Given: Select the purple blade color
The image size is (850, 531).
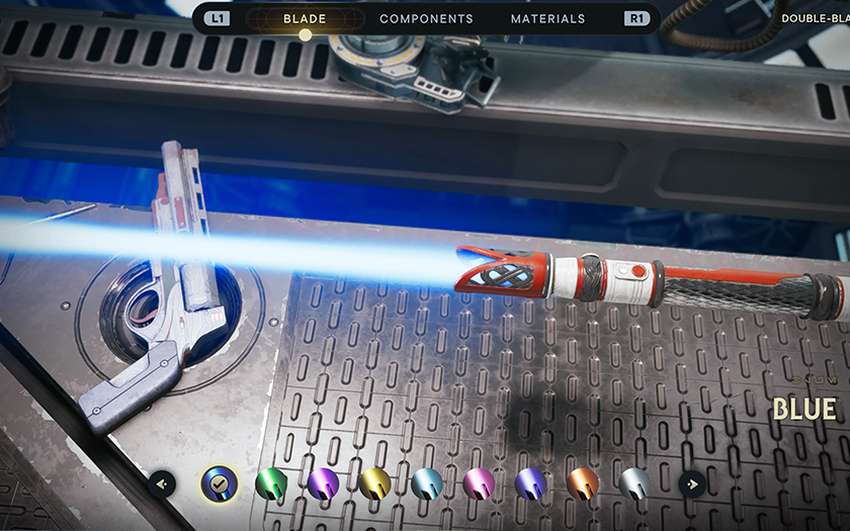Looking at the screenshot, I should pyautogui.click(x=323, y=484).
